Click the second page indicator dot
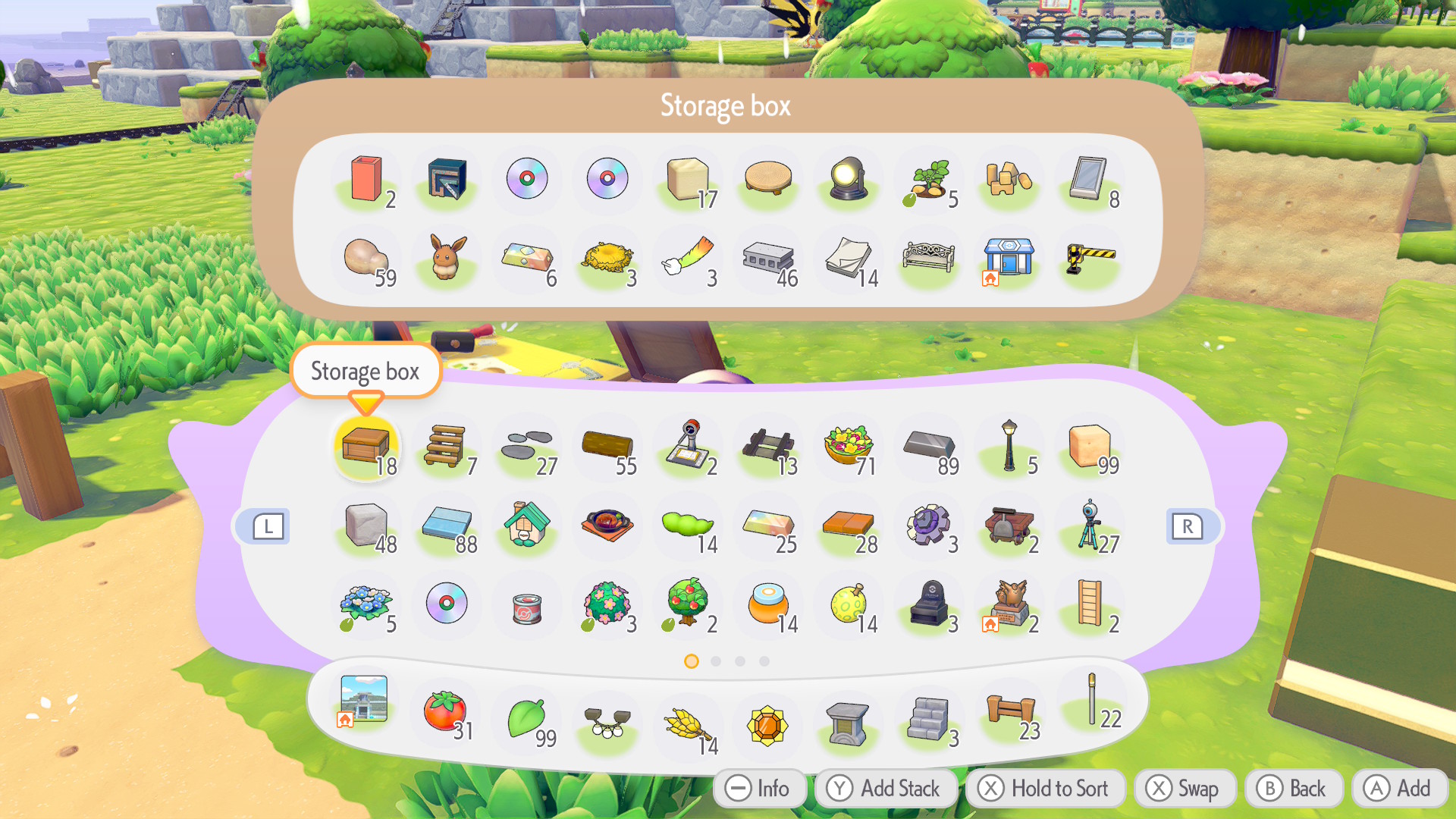1456x819 pixels. 716,661
